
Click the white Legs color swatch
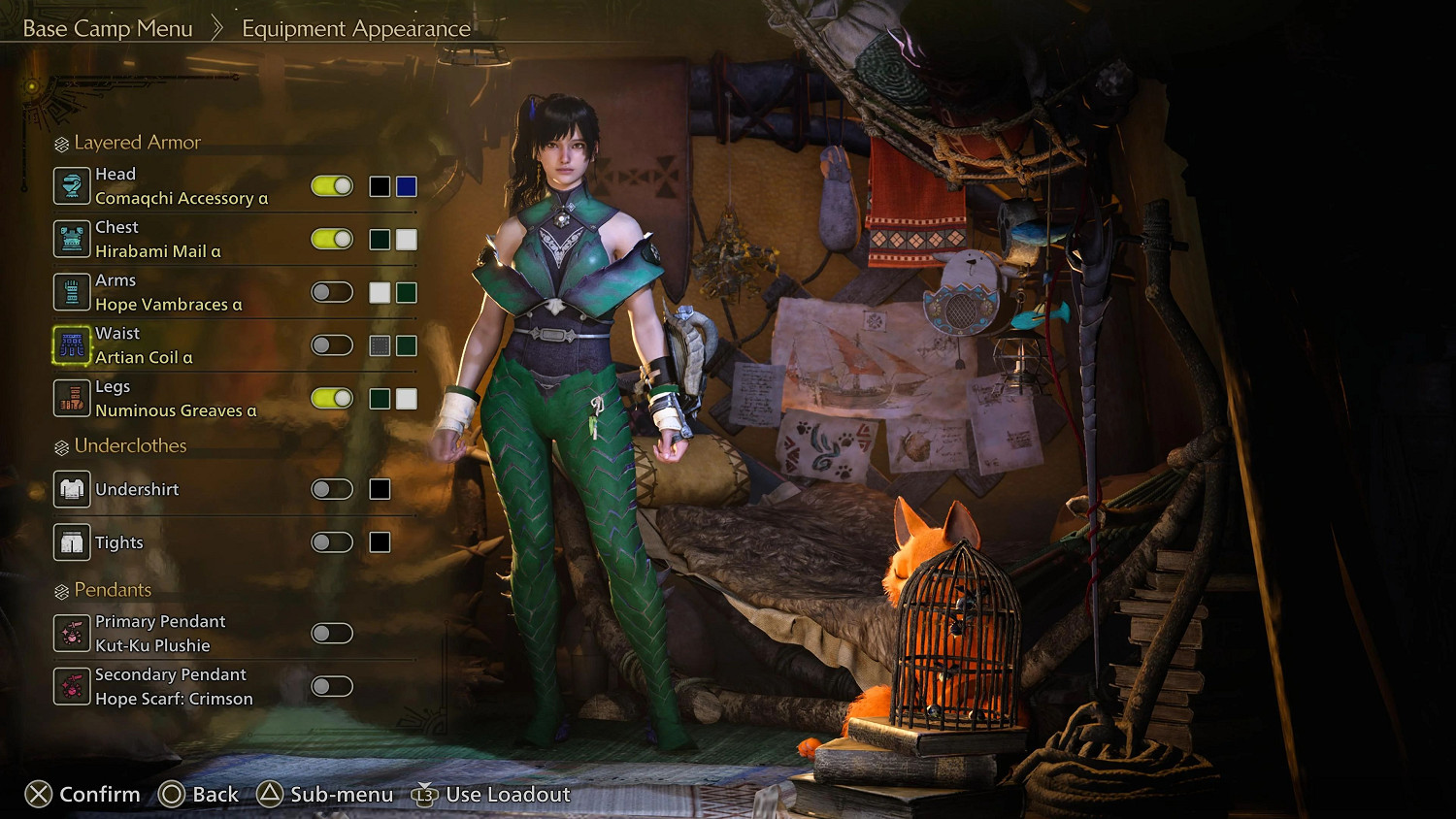(x=407, y=399)
